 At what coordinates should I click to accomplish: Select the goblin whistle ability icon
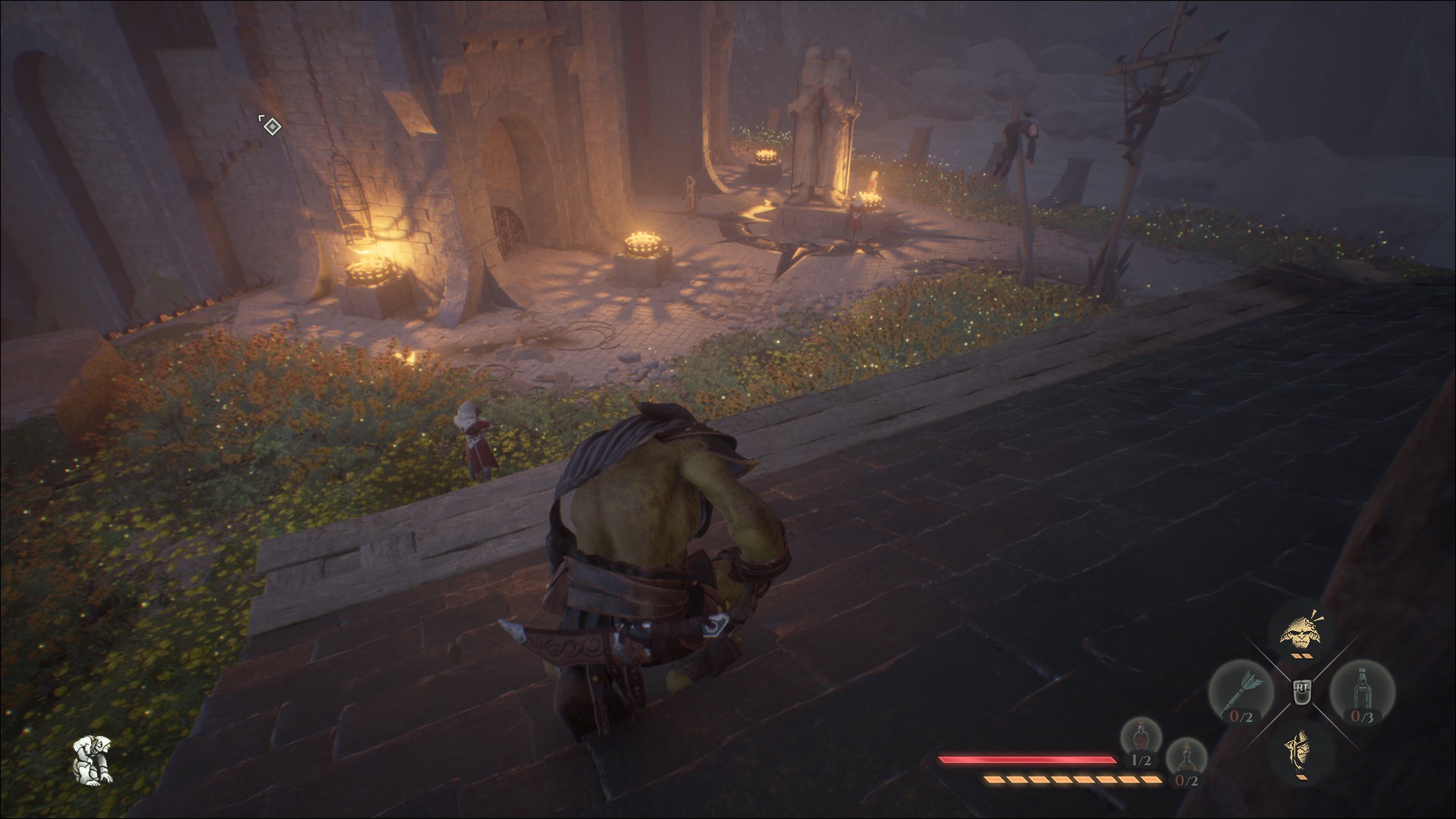[x=1299, y=631]
